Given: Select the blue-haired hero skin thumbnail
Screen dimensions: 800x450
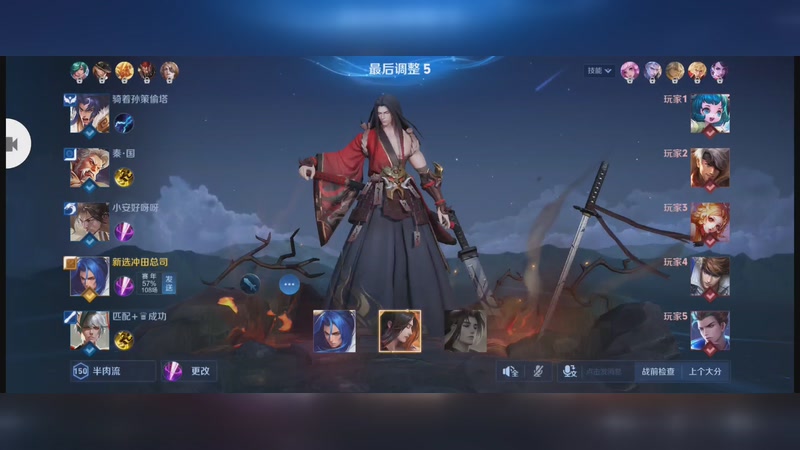Looking at the screenshot, I should coord(333,331).
